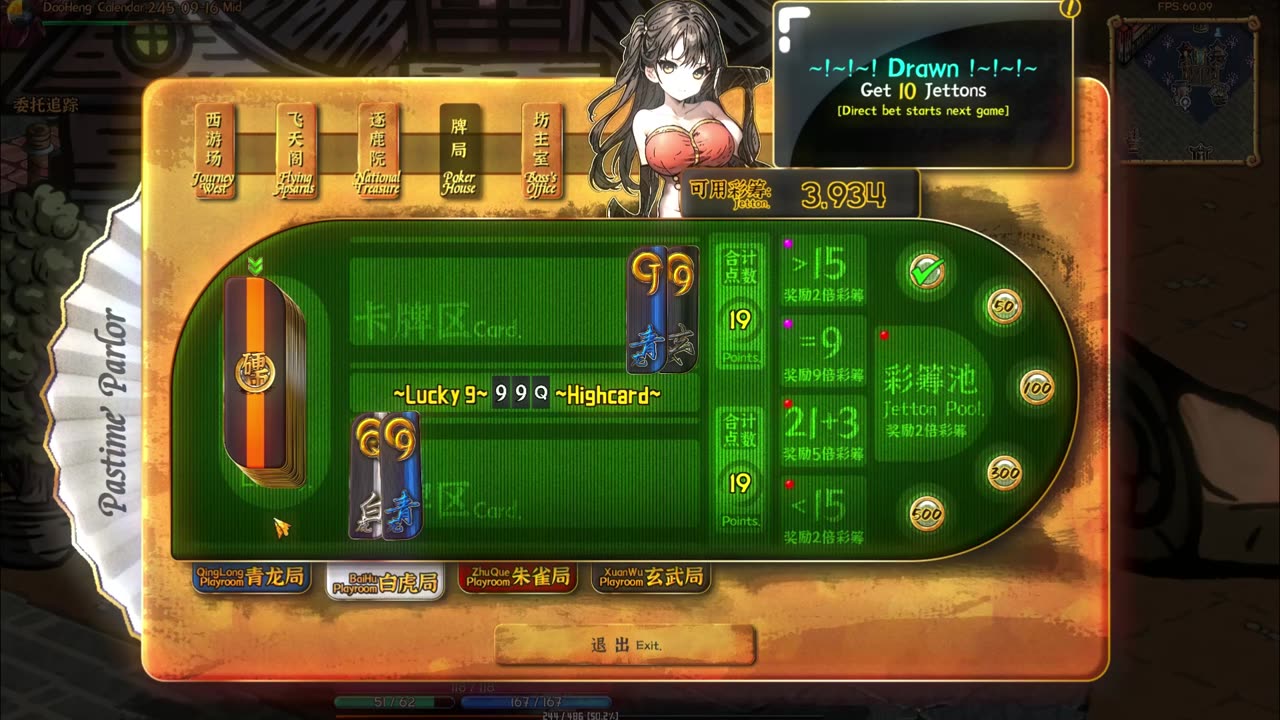Select the 21+3 bet option

(x=823, y=431)
